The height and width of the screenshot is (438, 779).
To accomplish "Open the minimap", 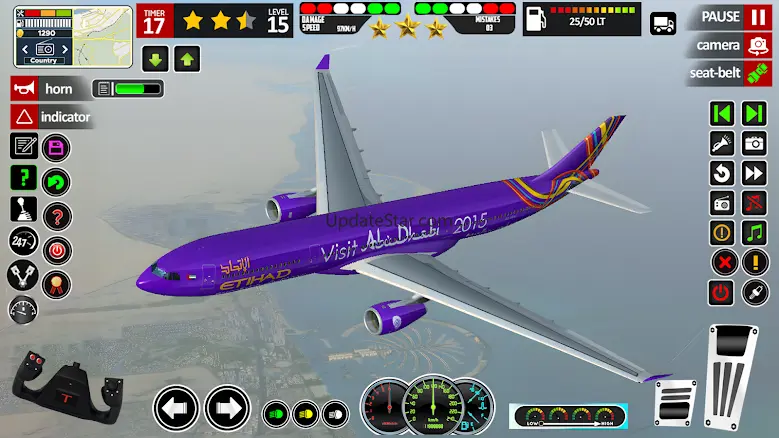I will 73,36.
